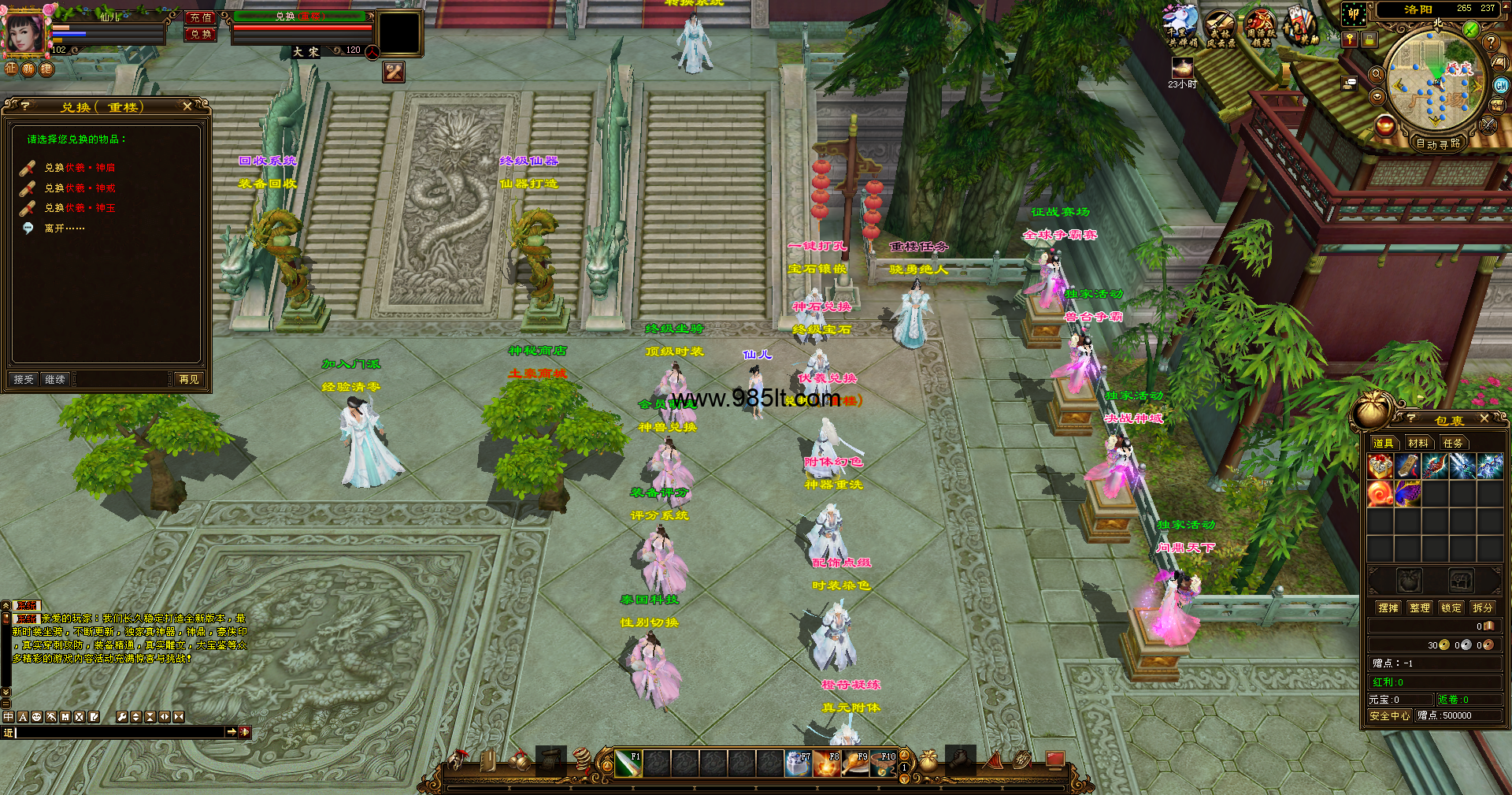Open the 安全中心 security center
This screenshot has height=795, width=1512.
(x=1389, y=715)
